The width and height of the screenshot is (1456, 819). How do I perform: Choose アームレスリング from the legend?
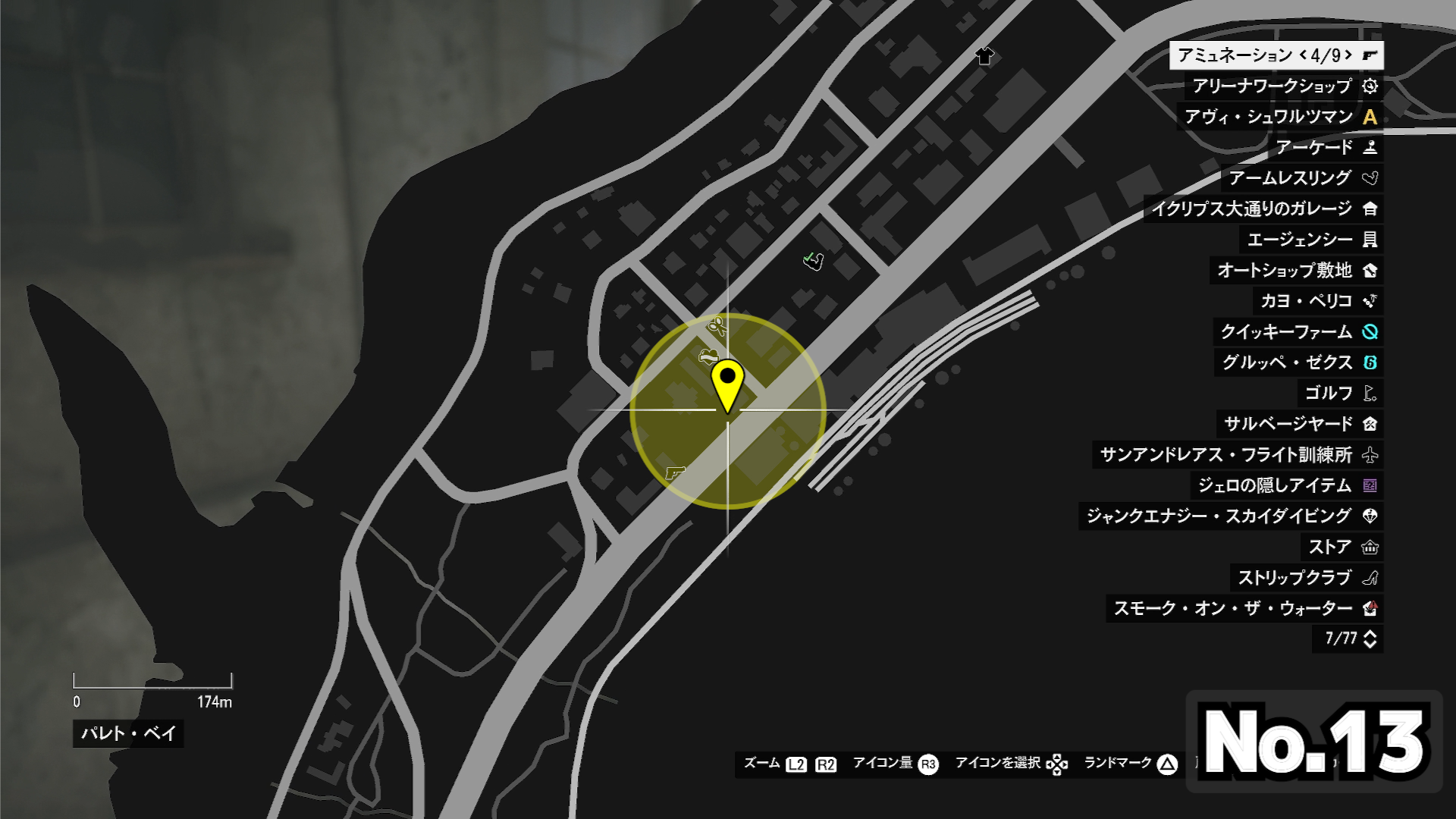(x=1302, y=178)
